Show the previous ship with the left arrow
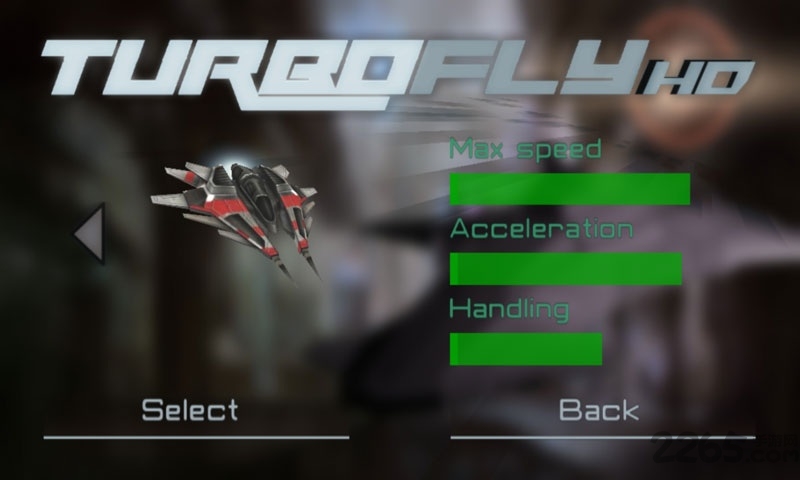 (89, 234)
